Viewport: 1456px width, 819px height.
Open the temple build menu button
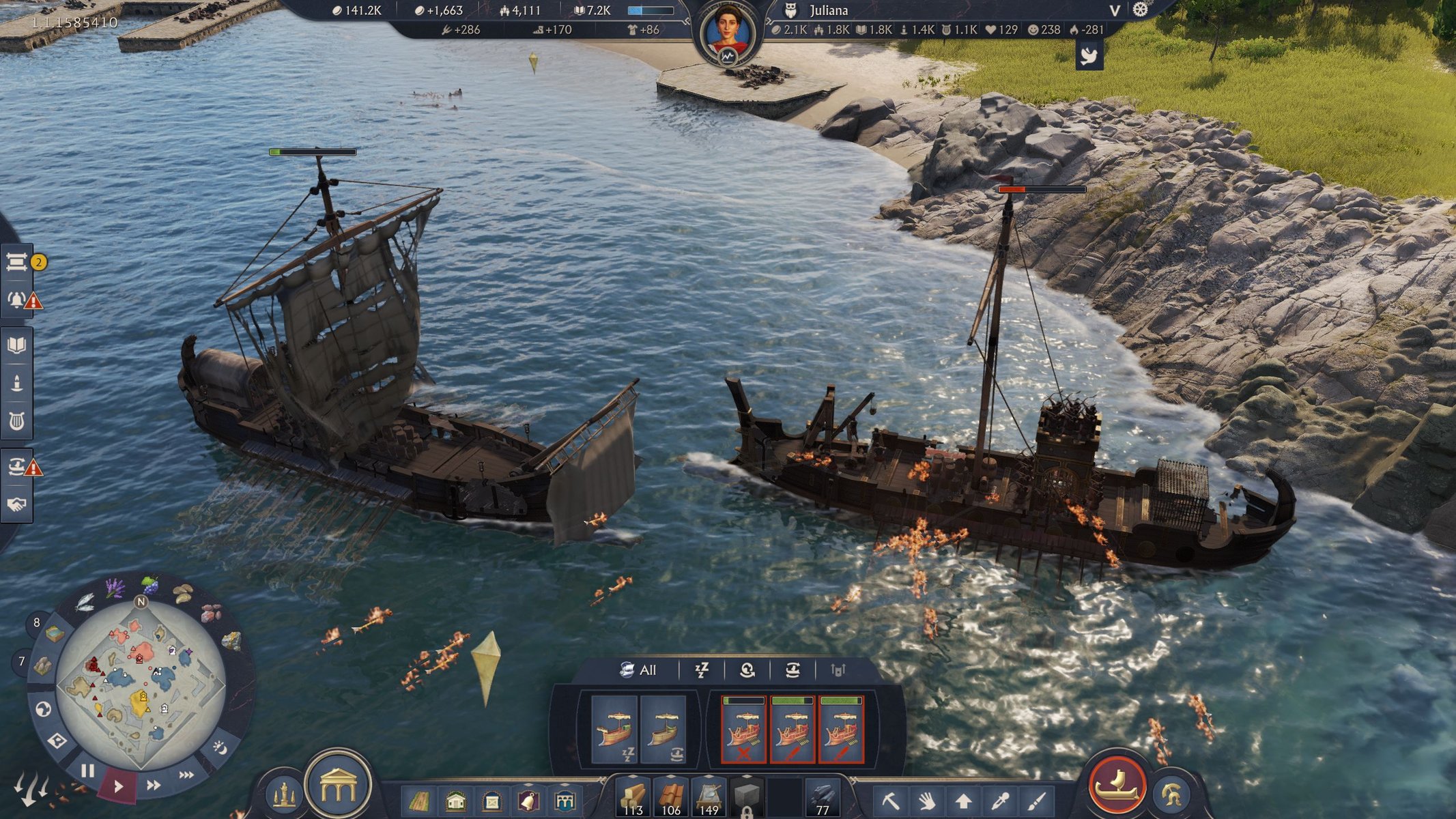coord(338,786)
